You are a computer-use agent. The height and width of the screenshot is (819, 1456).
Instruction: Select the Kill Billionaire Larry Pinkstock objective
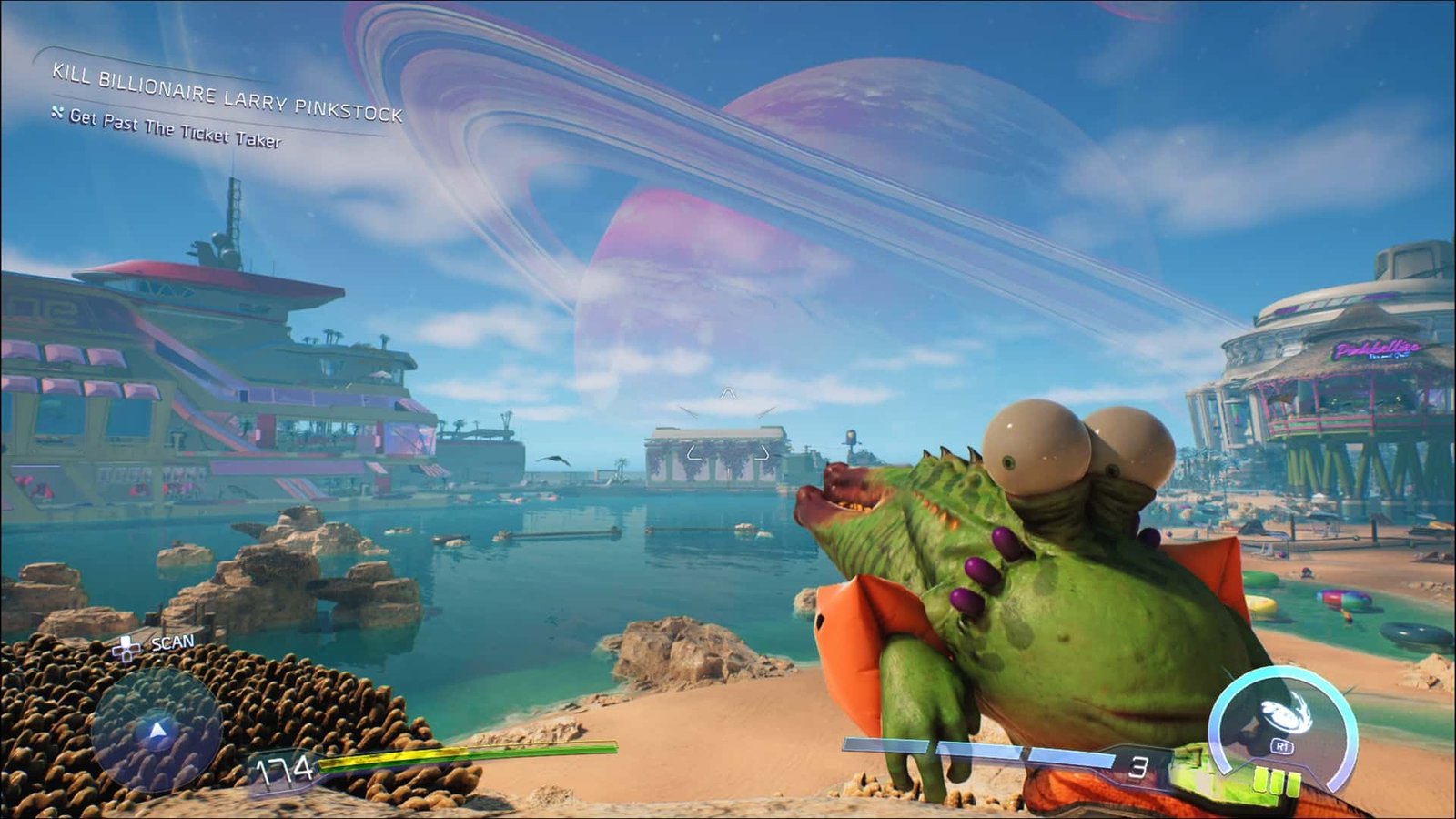pos(227,93)
